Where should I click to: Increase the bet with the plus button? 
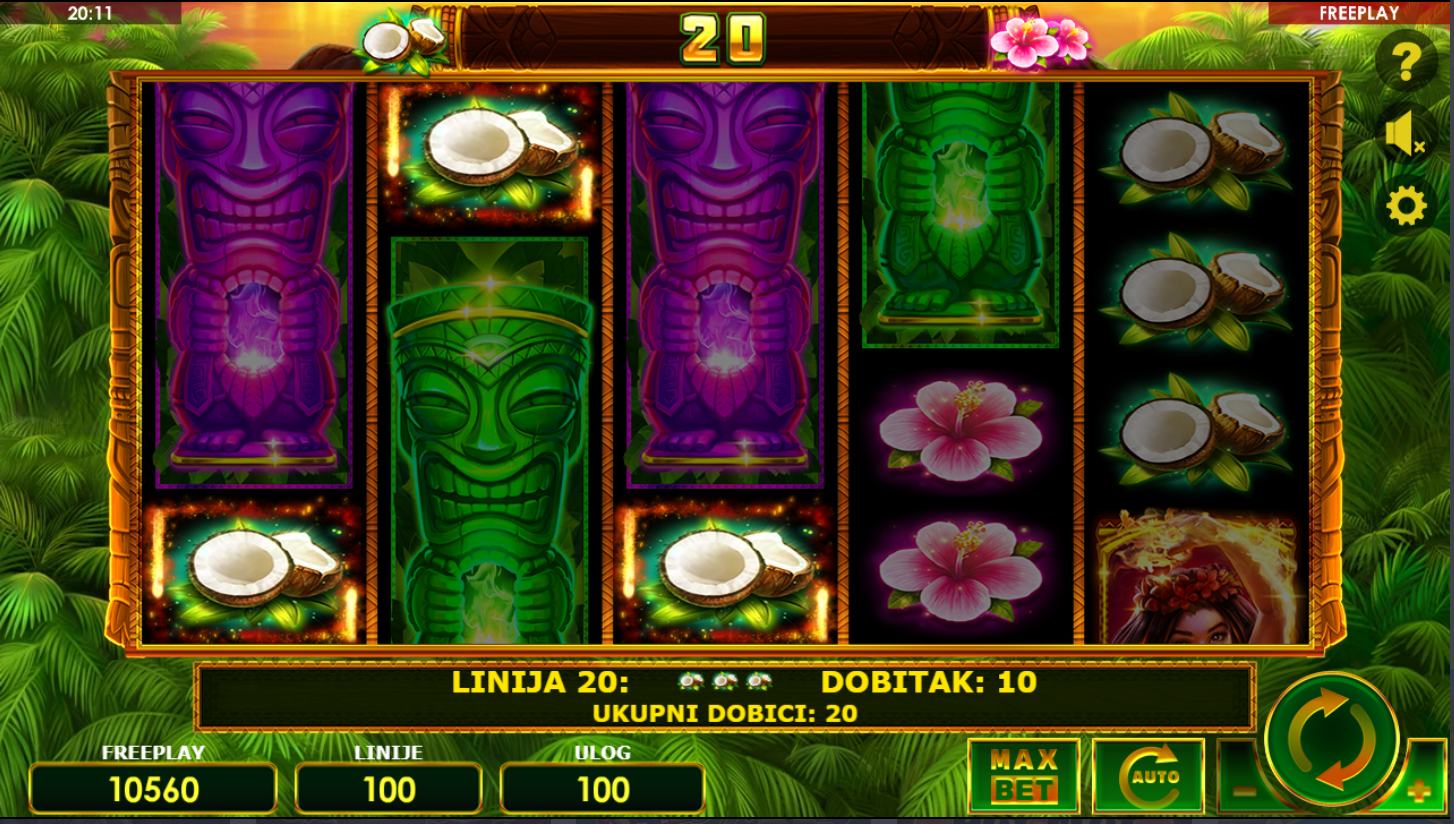pos(1420,791)
